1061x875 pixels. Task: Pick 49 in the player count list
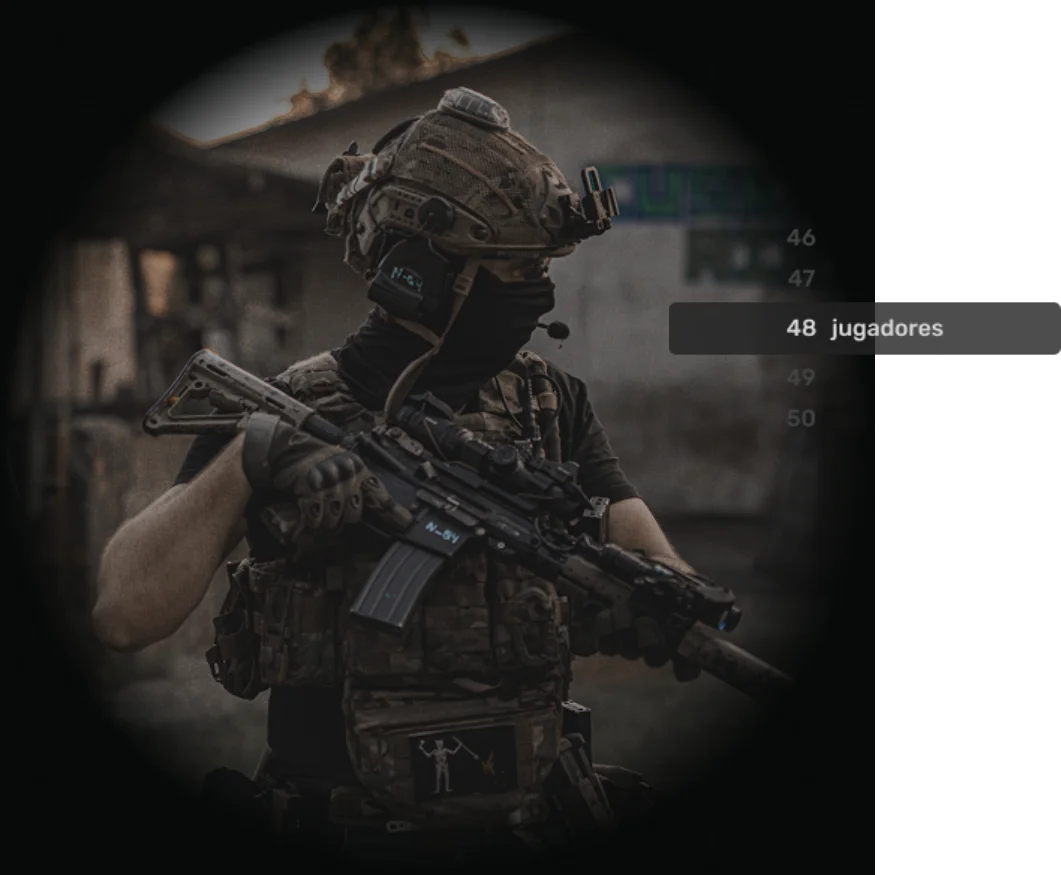(x=801, y=378)
